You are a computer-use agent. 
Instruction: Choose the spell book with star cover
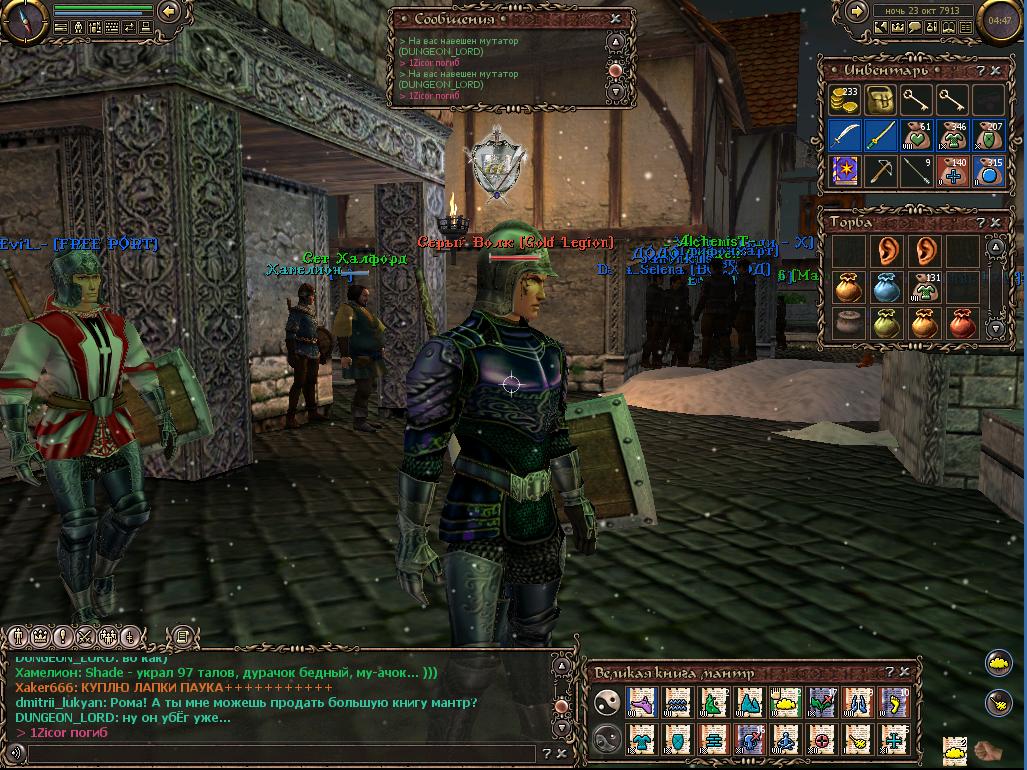(x=845, y=171)
